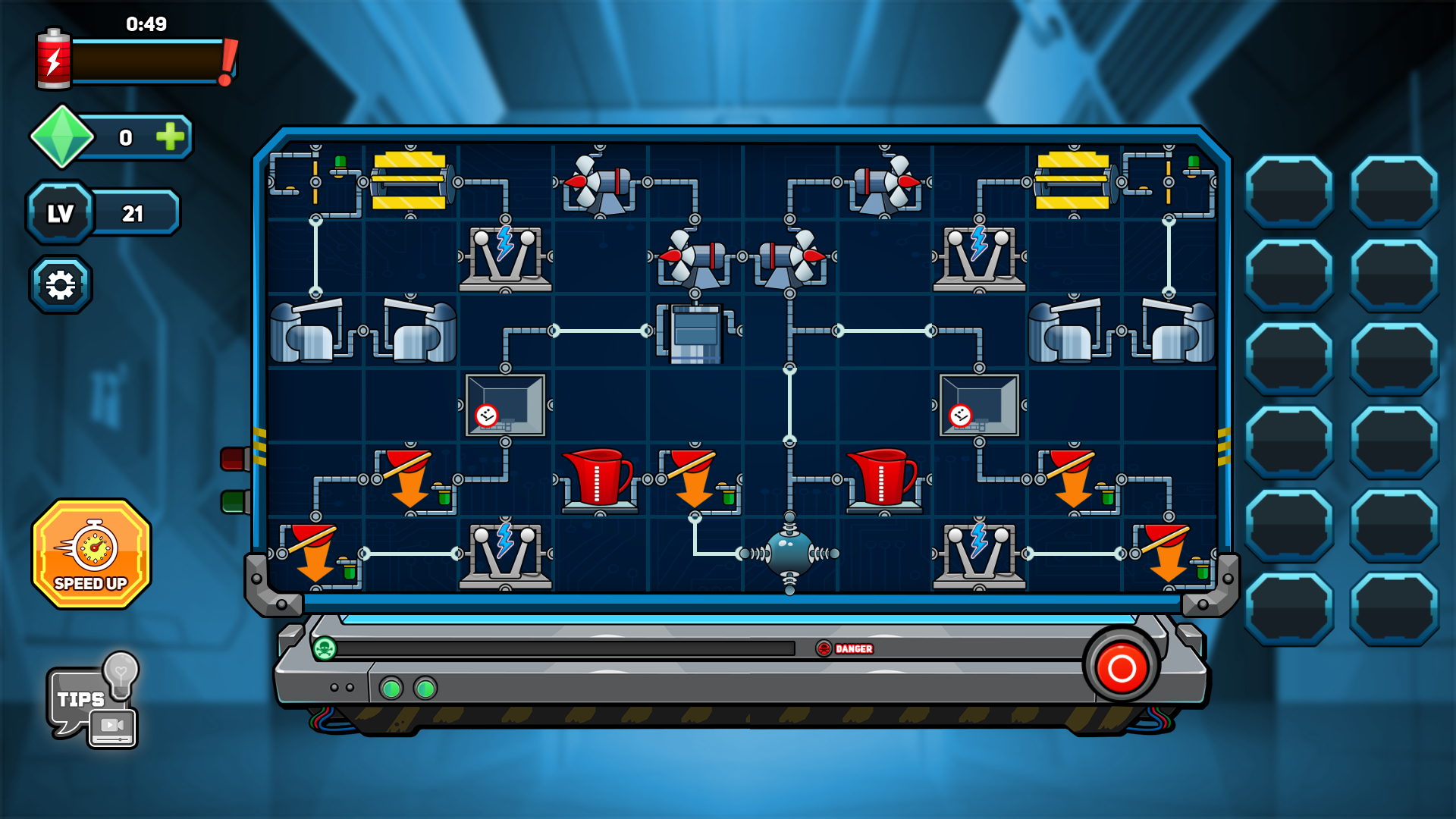
Task: Select the yellow conveyor roller in top-left
Action: tap(409, 182)
